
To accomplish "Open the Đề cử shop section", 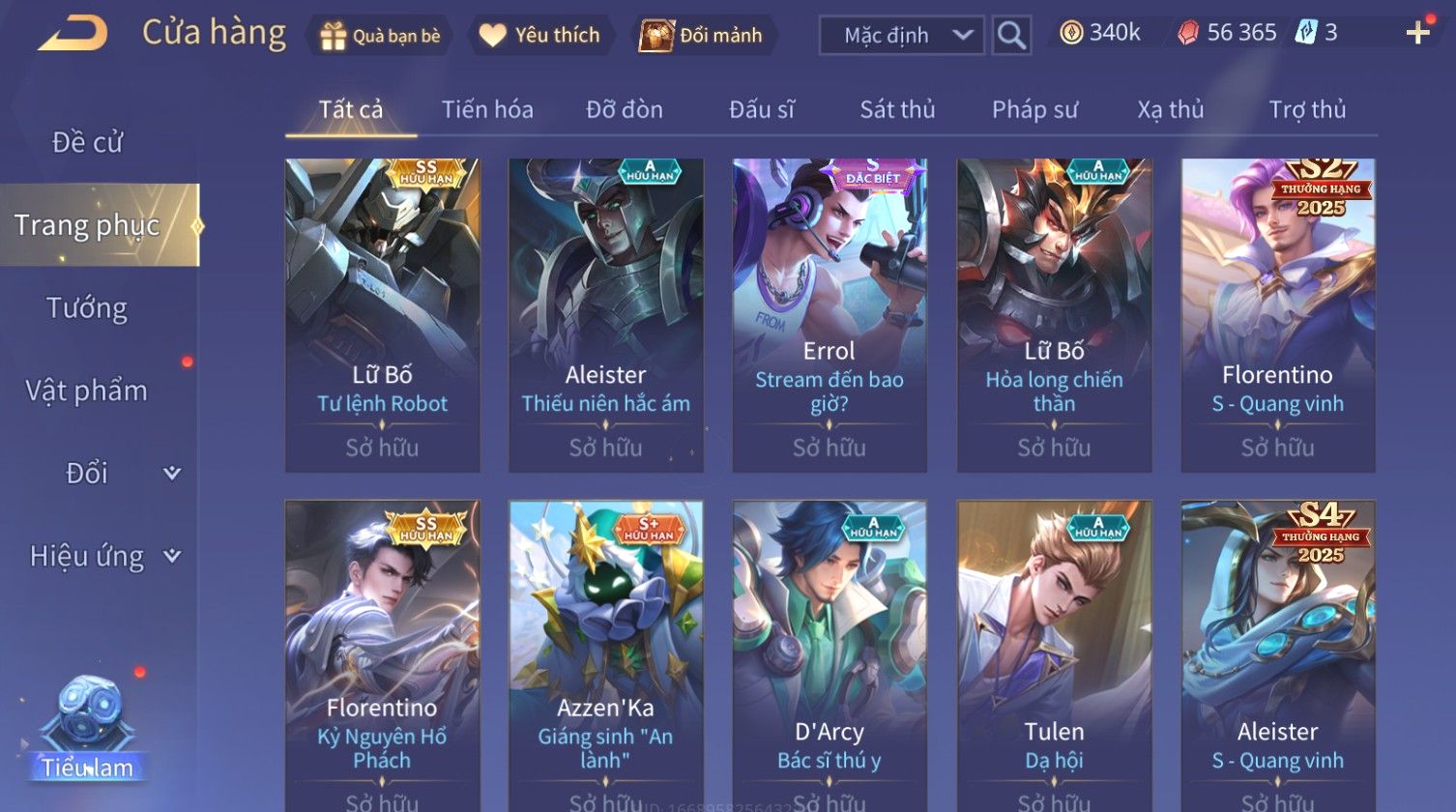I will tap(87, 142).
